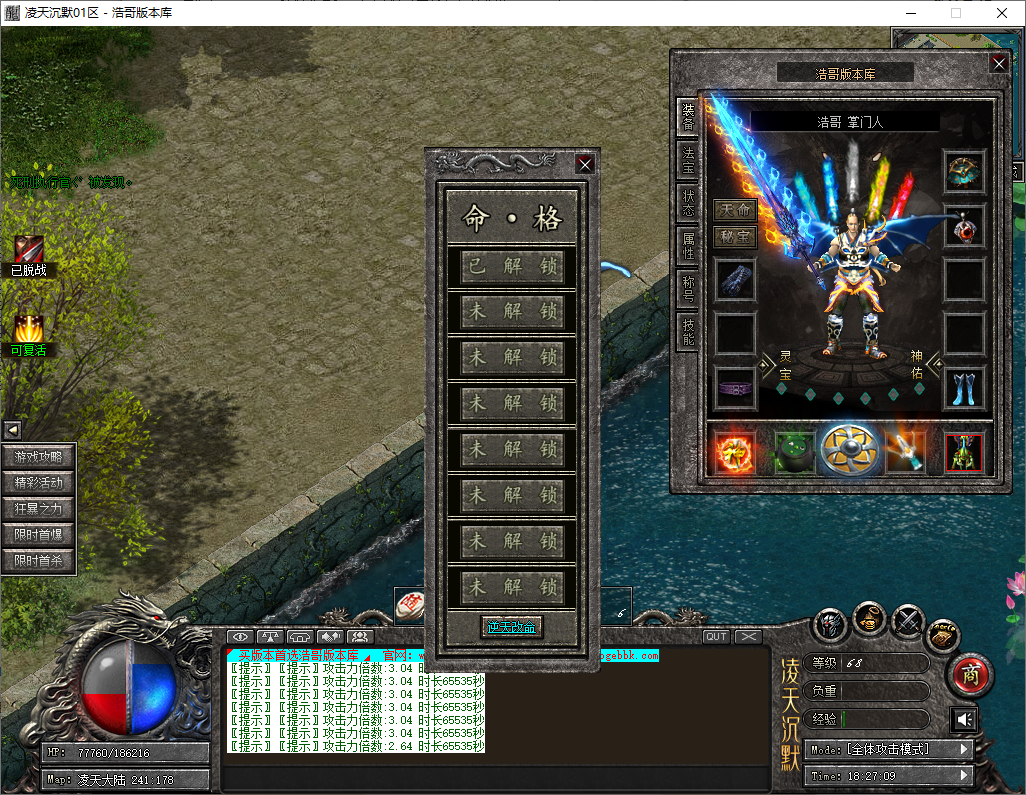Open the 技能 skills tab
Image resolution: width=1026 pixels, height=795 pixels.
click(x=688, y=330)
